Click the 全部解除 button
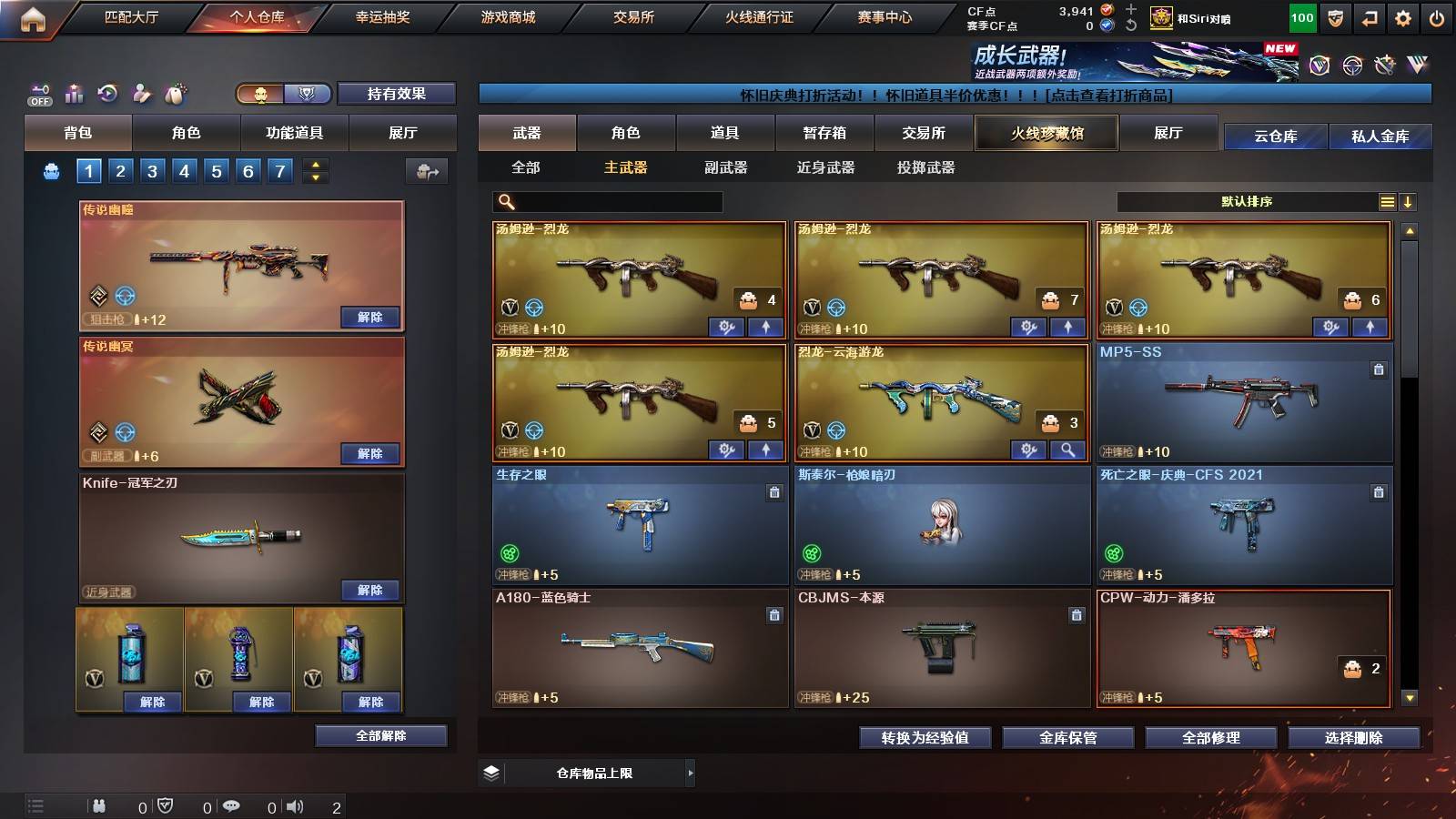 click(381, 735)
